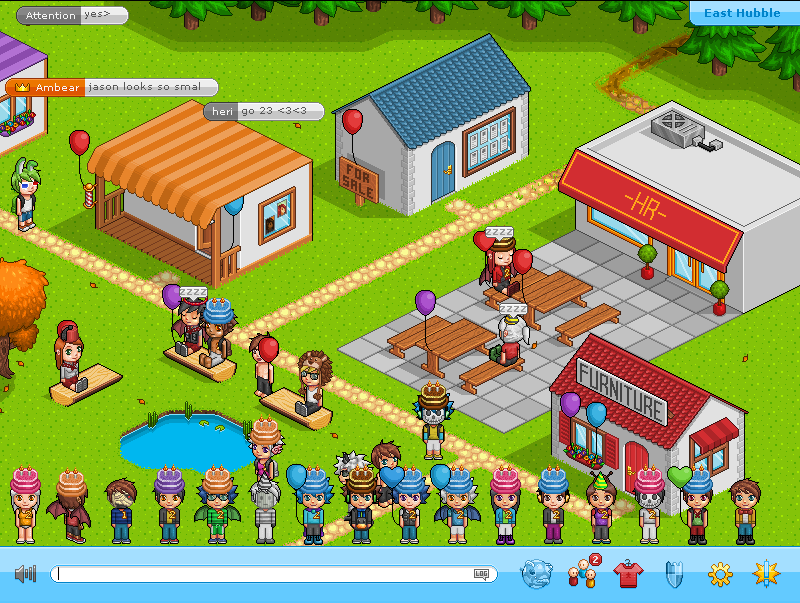800x603 pixels.
Task: Click into the chat text box
Action: pos(260,574)
